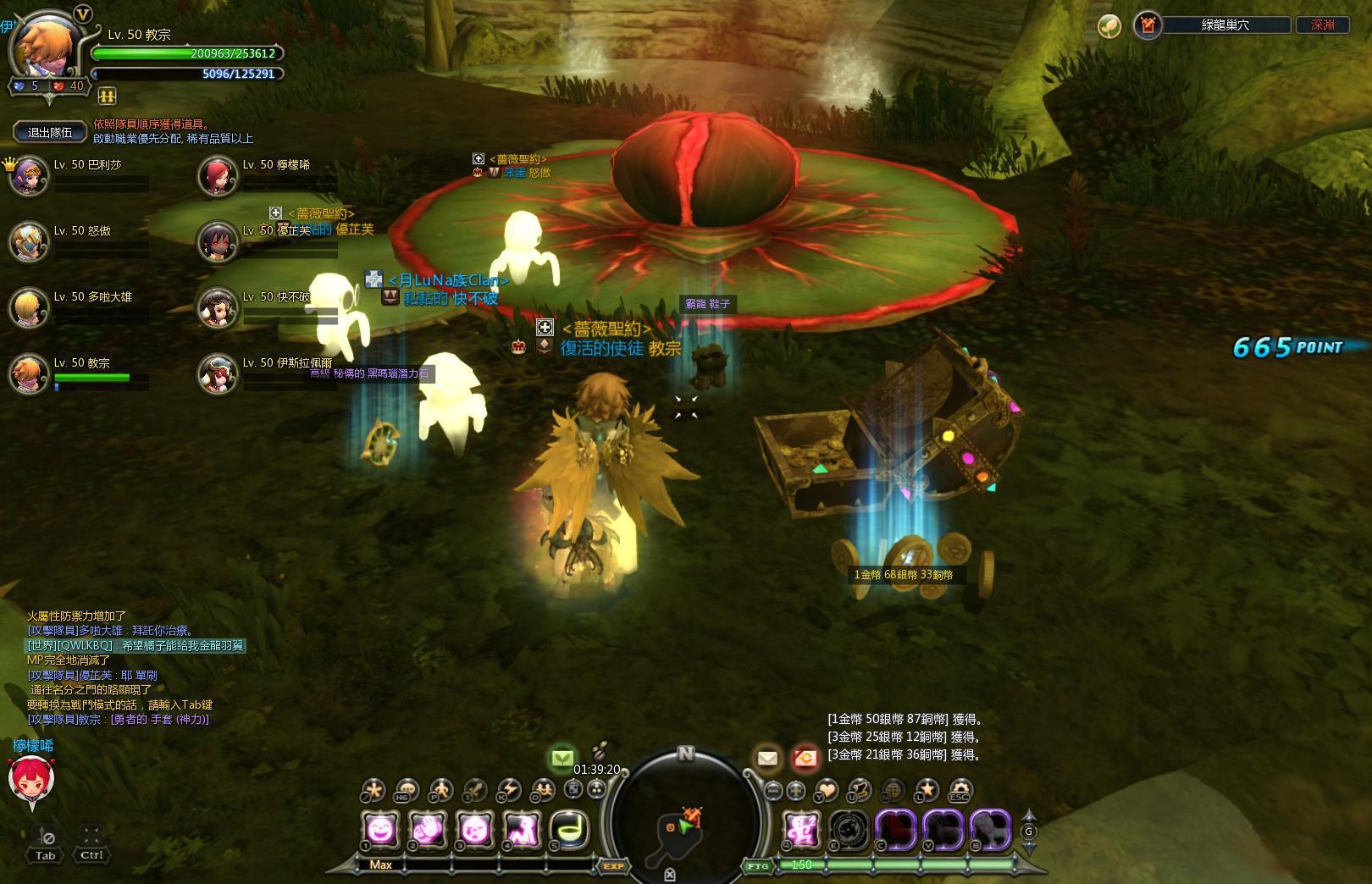Use the waving hand emote in slot 2
This screenshot has width=1372, height=884.
[428, 829]
